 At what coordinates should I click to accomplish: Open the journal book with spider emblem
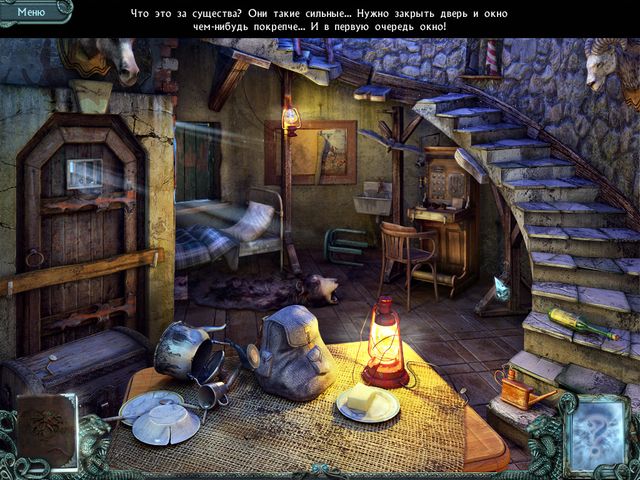46,432
